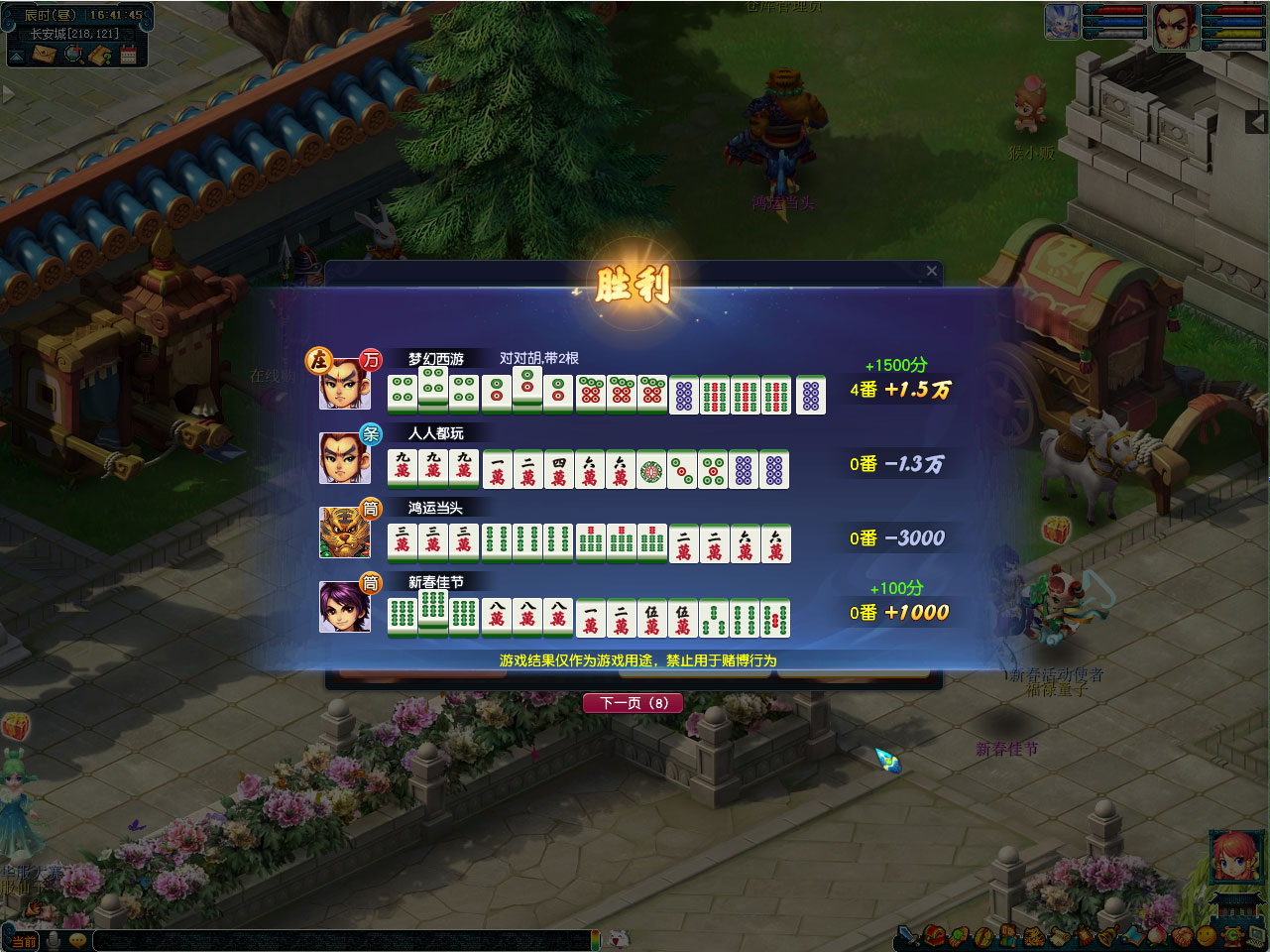Screen dimensions: 1270x952
Task: Open the smiley face friends icon
Action: [1206, 935]
